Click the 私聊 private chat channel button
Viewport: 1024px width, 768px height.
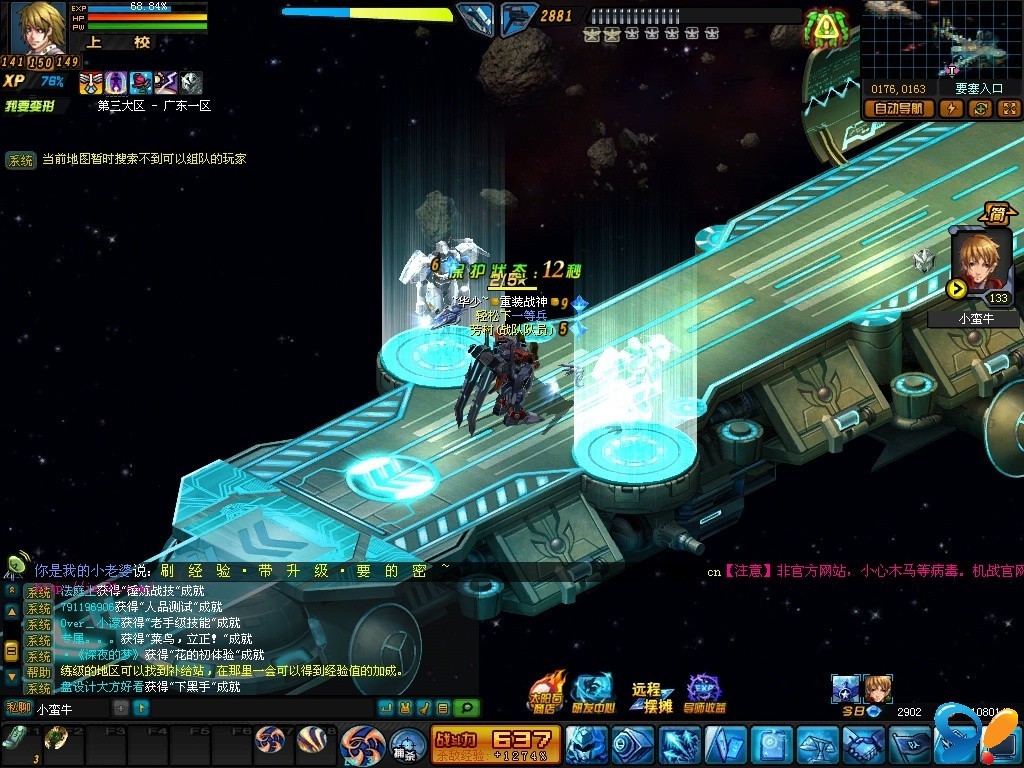[18, 708]
